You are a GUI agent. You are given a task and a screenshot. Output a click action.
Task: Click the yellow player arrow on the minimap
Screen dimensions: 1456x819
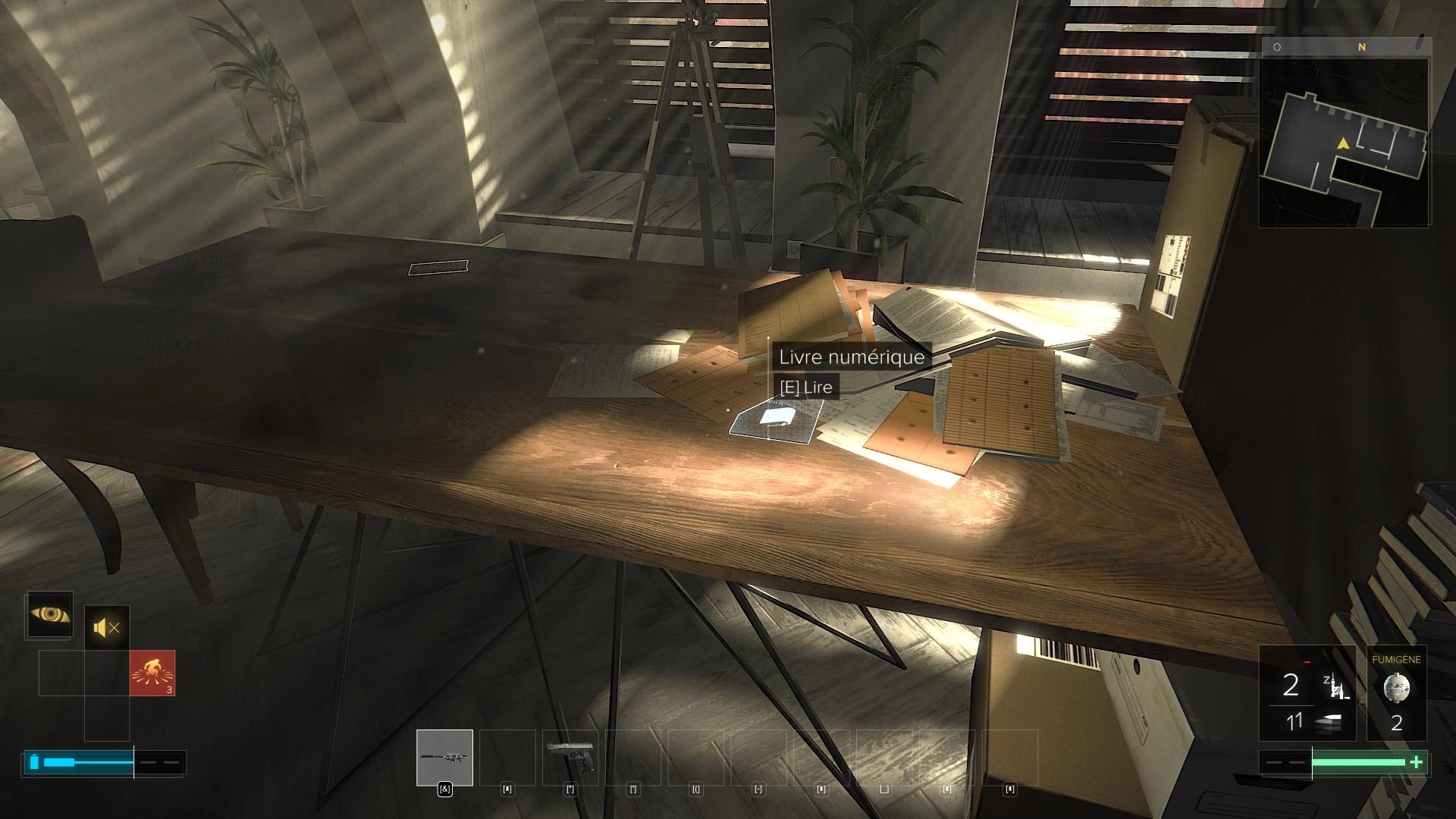tap(1342, 141)
